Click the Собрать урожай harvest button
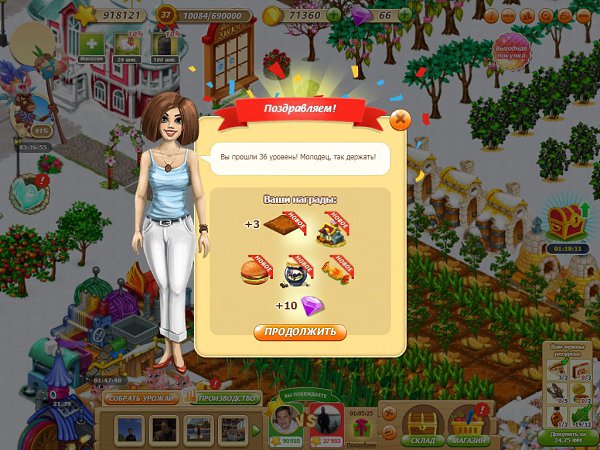This screenshot has height=450, width=600. point(140,398)
